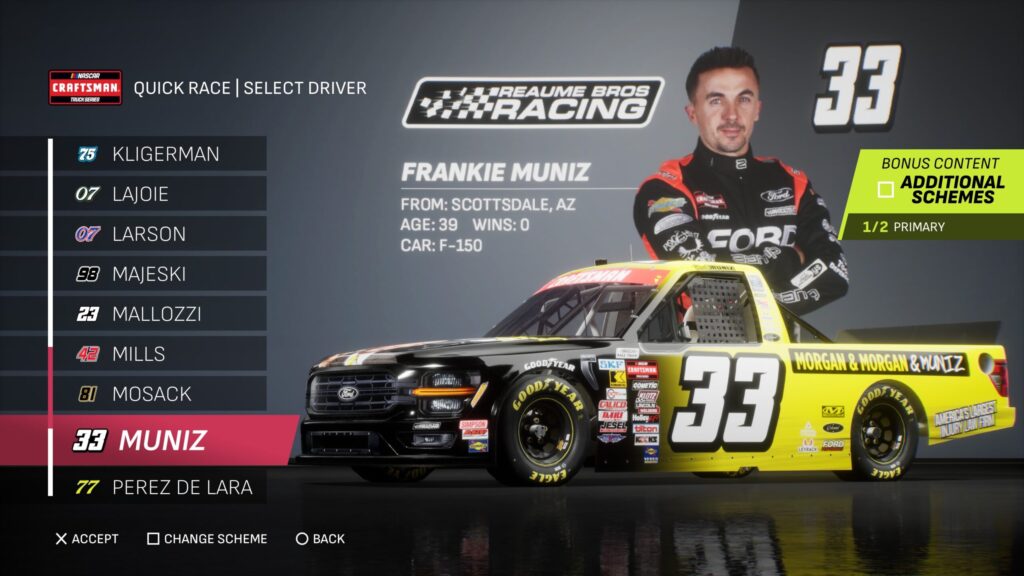Select Majeski number 98 entry
This screenshot has height=576, width=1024.
[x=160, y=274]
